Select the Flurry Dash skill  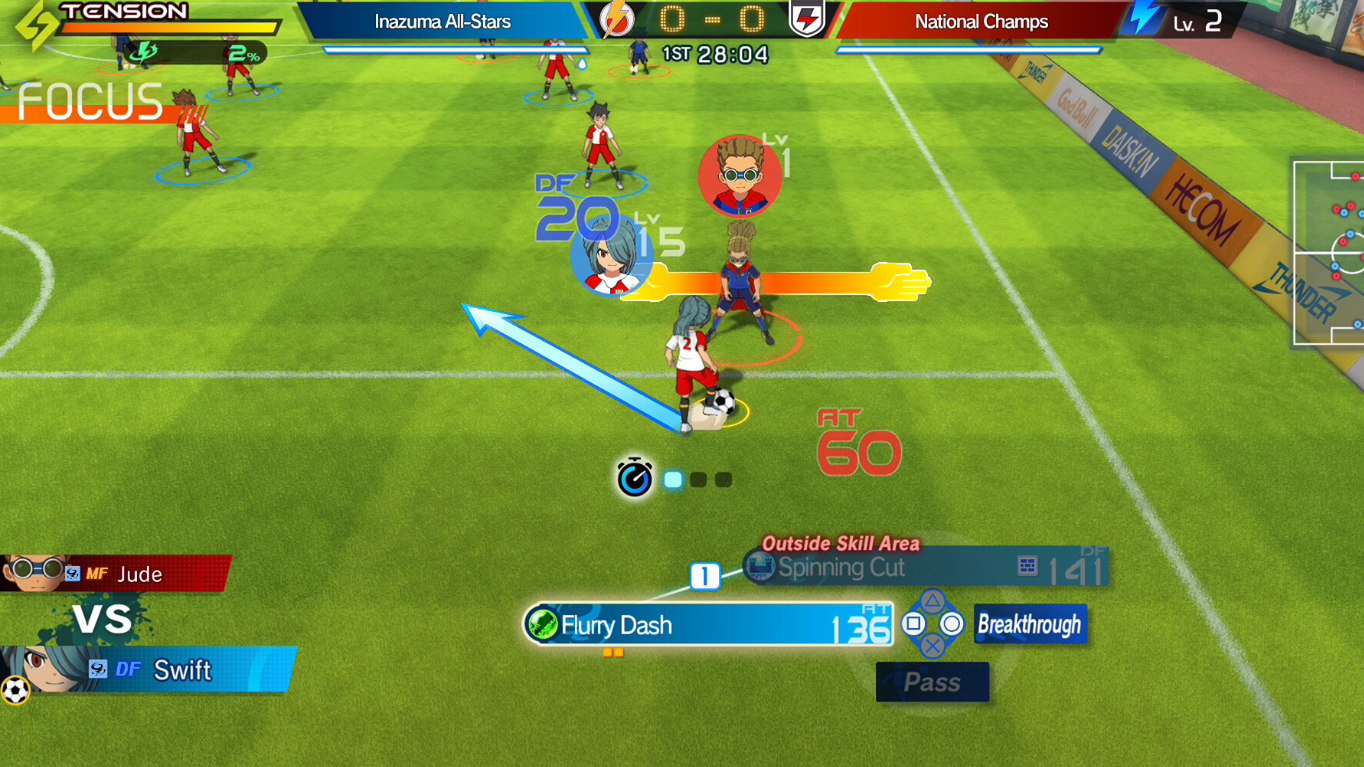point(708,625)
